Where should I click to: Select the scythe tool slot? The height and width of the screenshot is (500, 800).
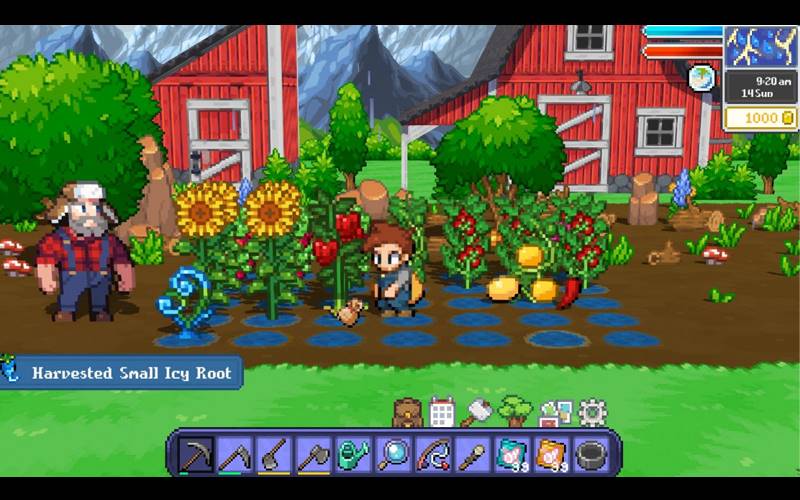(235, 454)
